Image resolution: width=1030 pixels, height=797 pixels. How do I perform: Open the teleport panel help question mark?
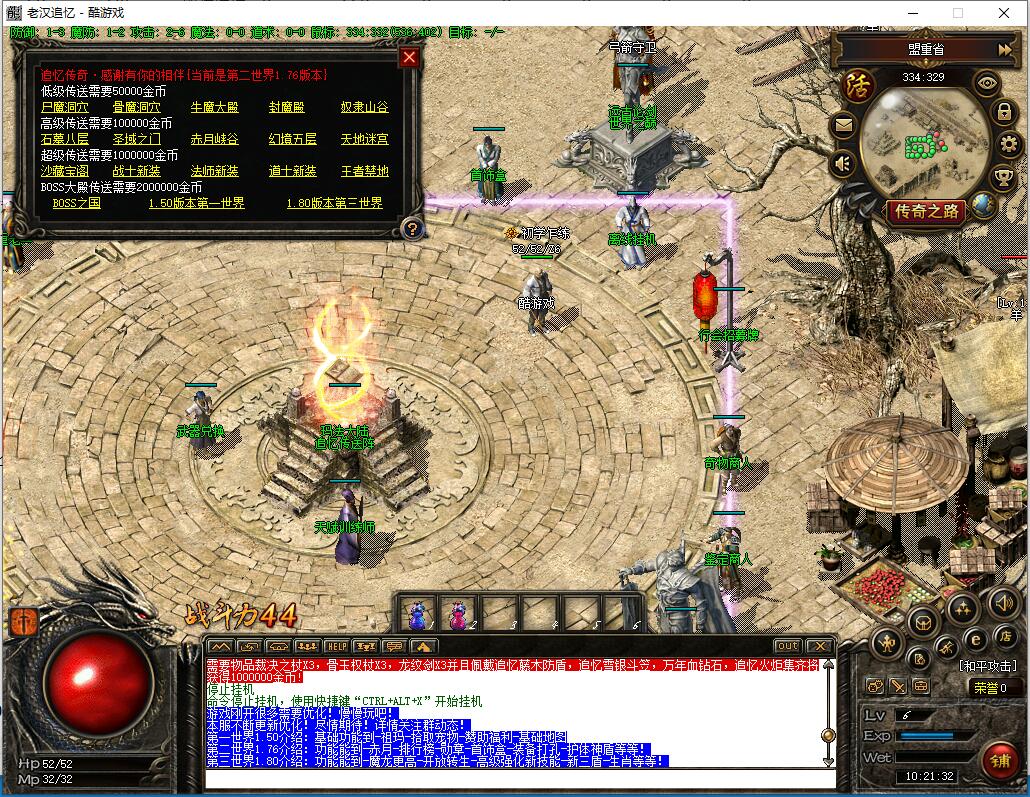[411, 229]
